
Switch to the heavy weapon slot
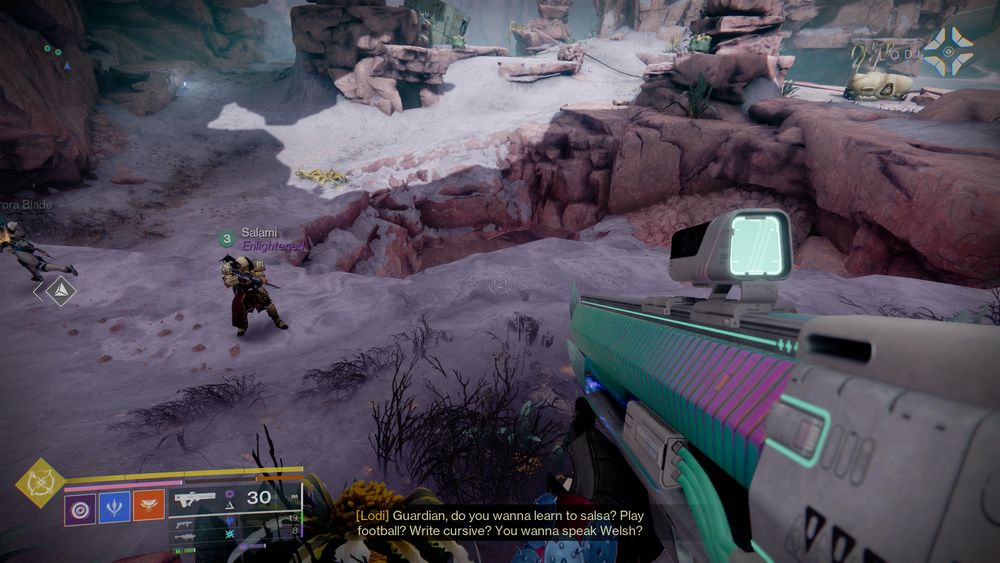[186, 538]
